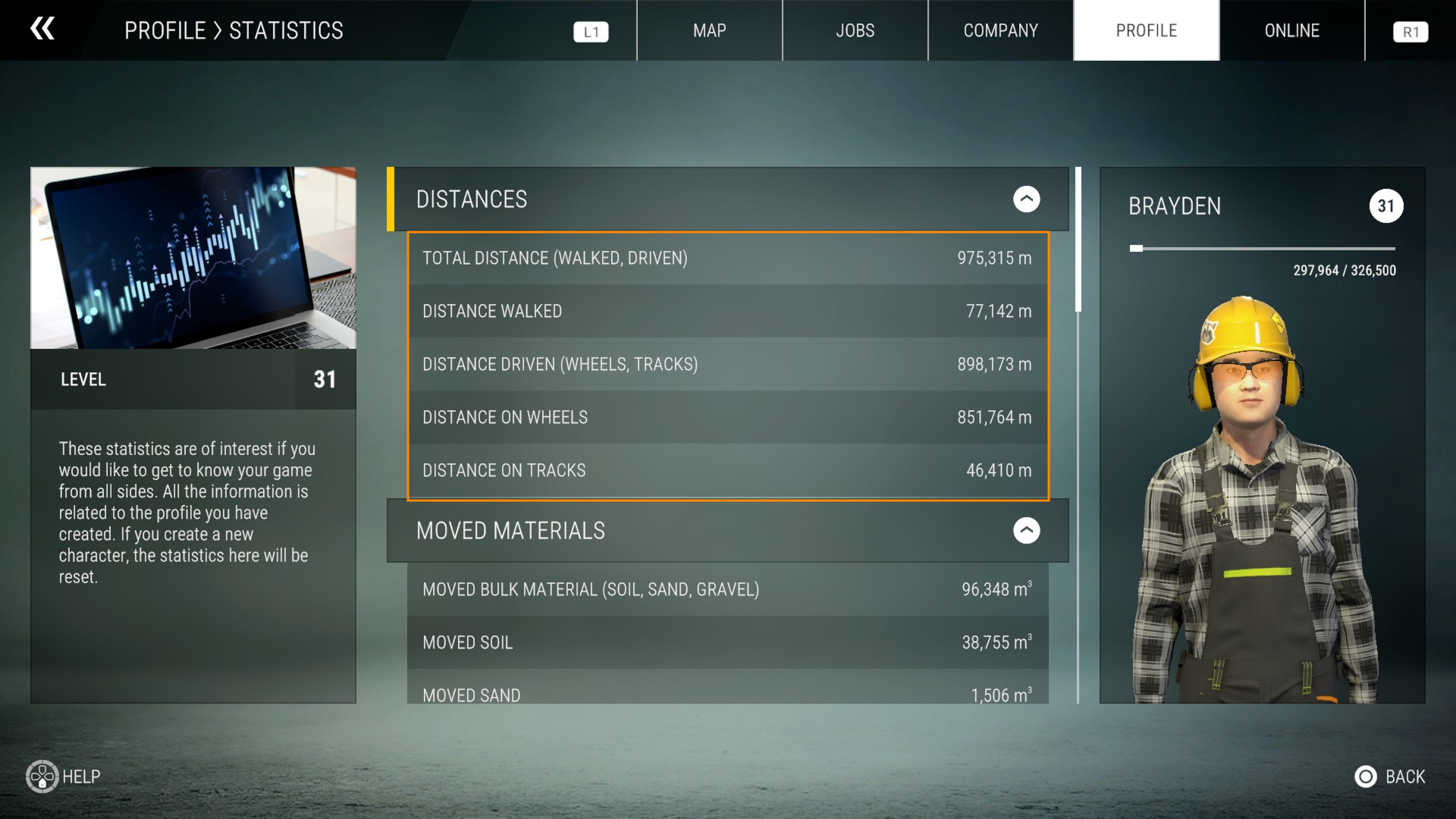Select the Moved Bulk Material row
Image resolution: width=1456 pixels, height=819 pixels.
click(x=727, y=590)
